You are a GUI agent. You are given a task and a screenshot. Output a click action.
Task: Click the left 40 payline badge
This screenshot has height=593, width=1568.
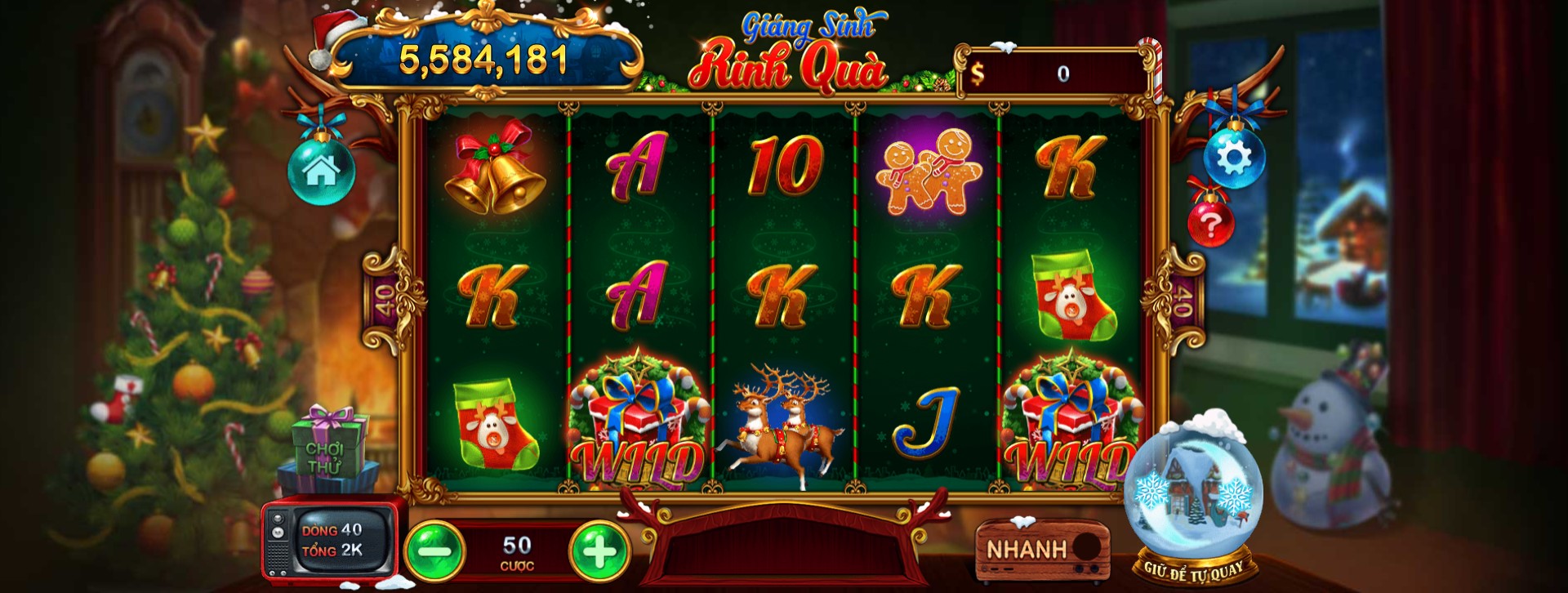[385, 299]
